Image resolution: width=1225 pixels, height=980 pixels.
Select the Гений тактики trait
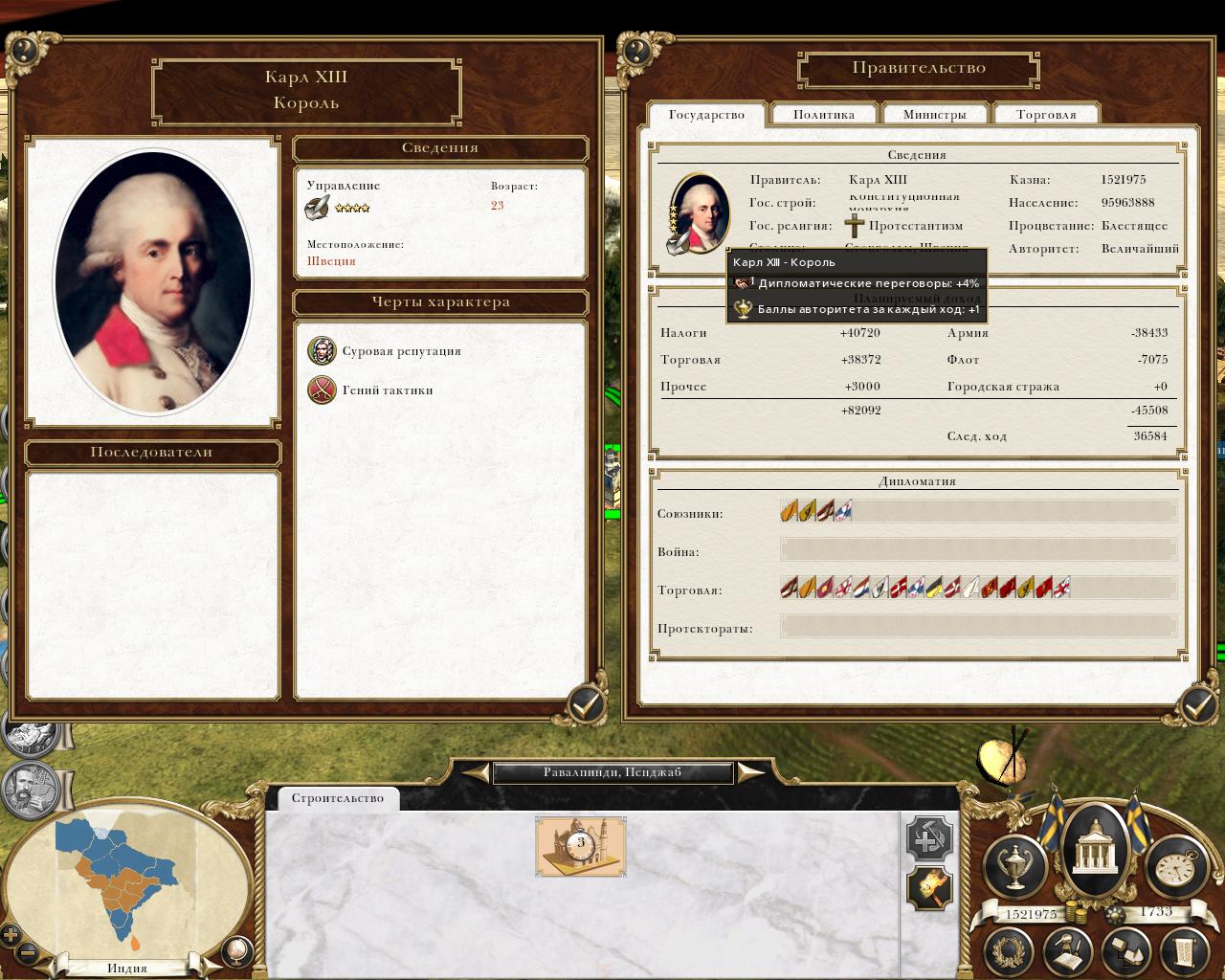[x=323, y=390]
